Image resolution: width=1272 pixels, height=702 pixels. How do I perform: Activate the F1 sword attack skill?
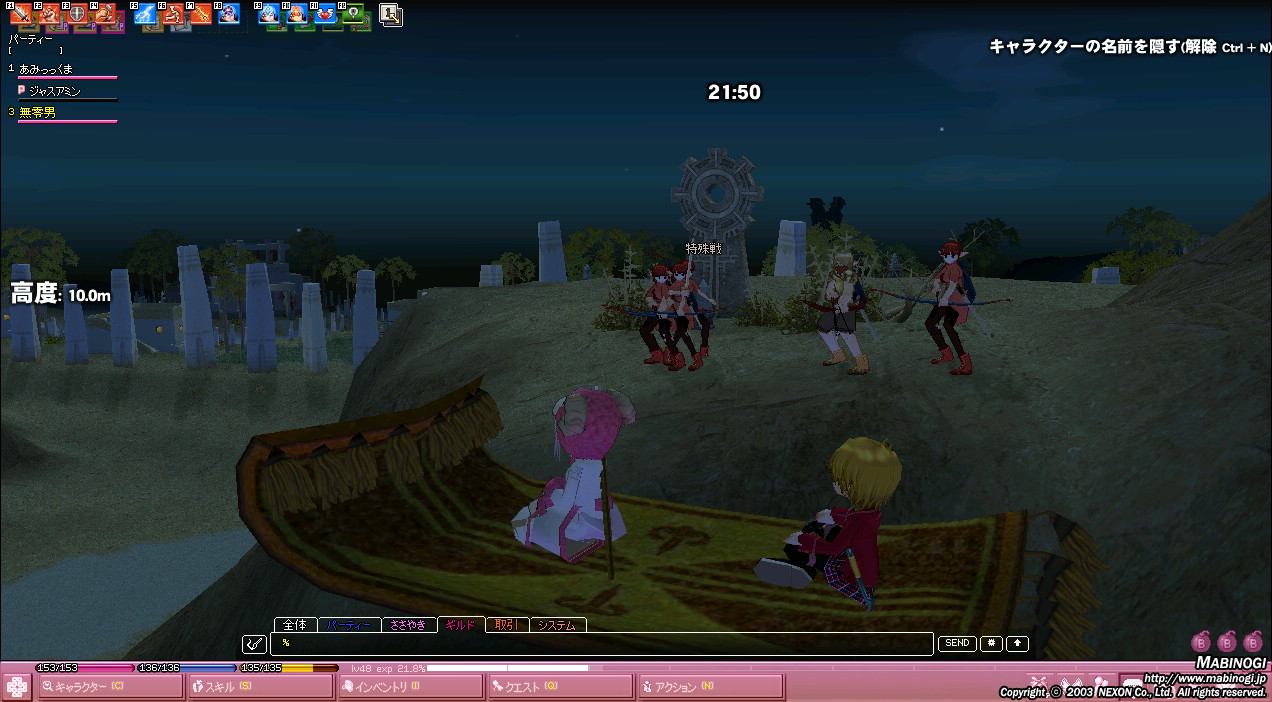click(21, 14)
